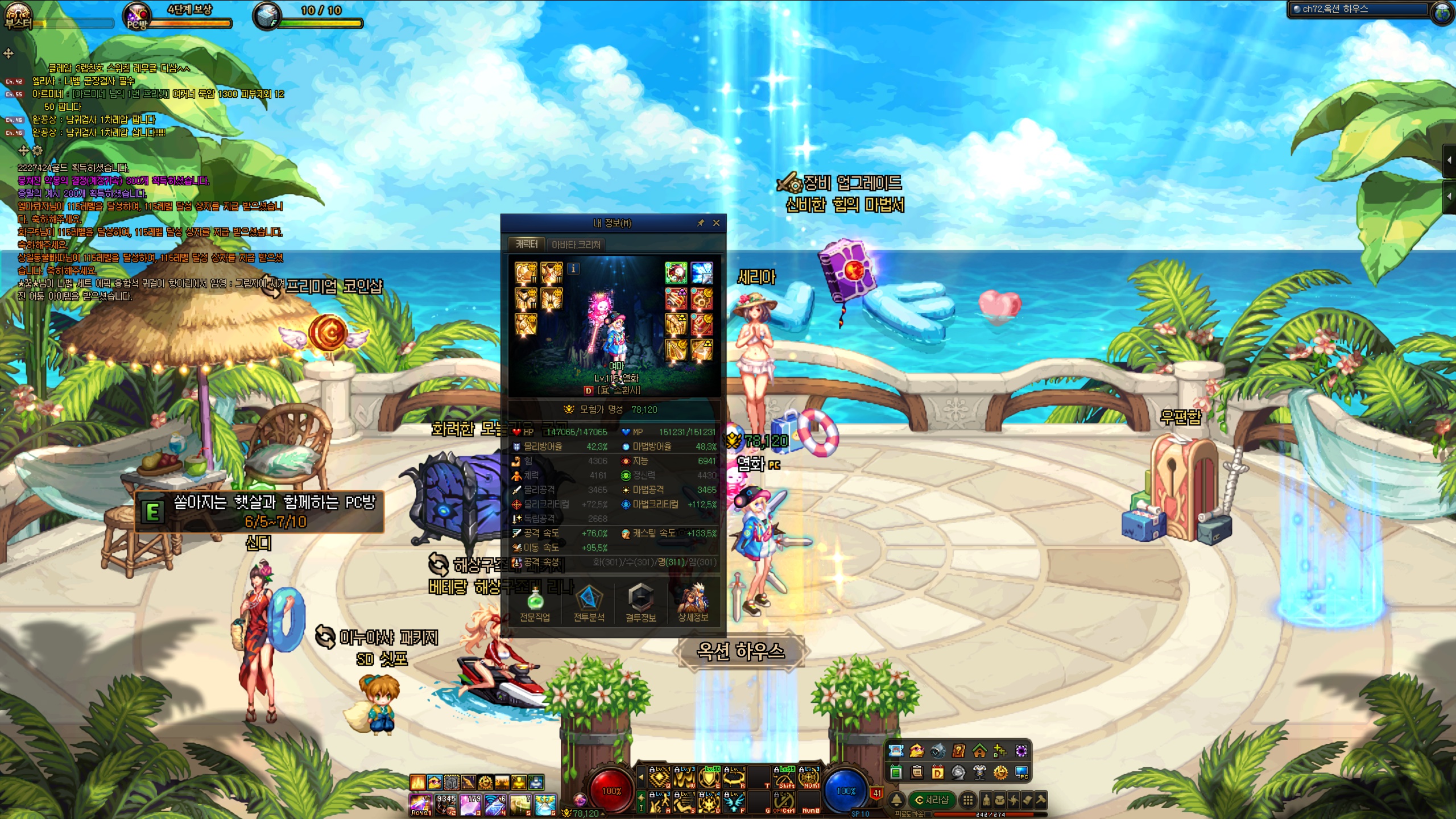Select the green-bordered title slot in equipment
1456x819 pixels.
tap(676, 273)
